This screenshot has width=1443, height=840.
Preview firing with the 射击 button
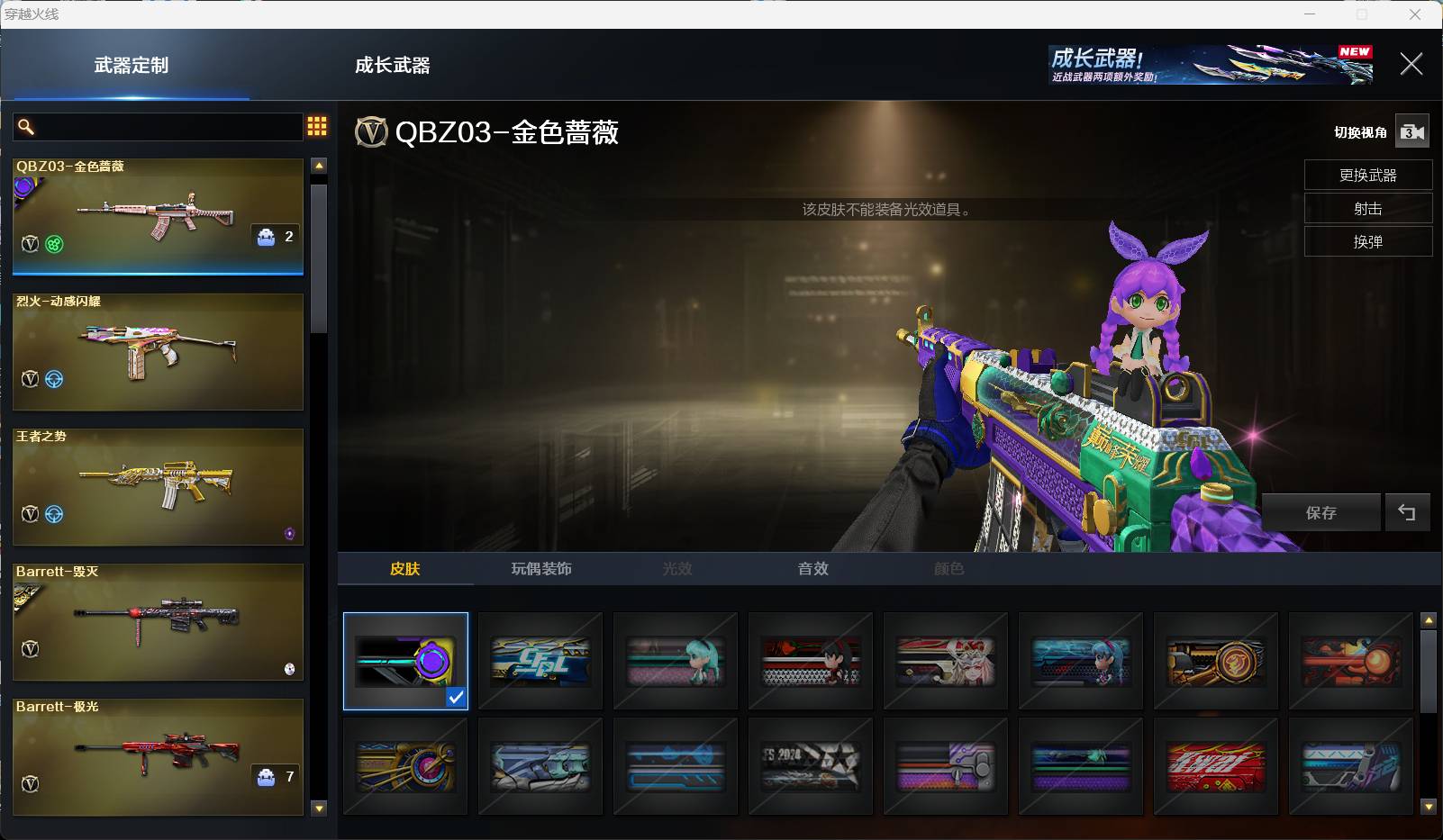pos(1367,208)
